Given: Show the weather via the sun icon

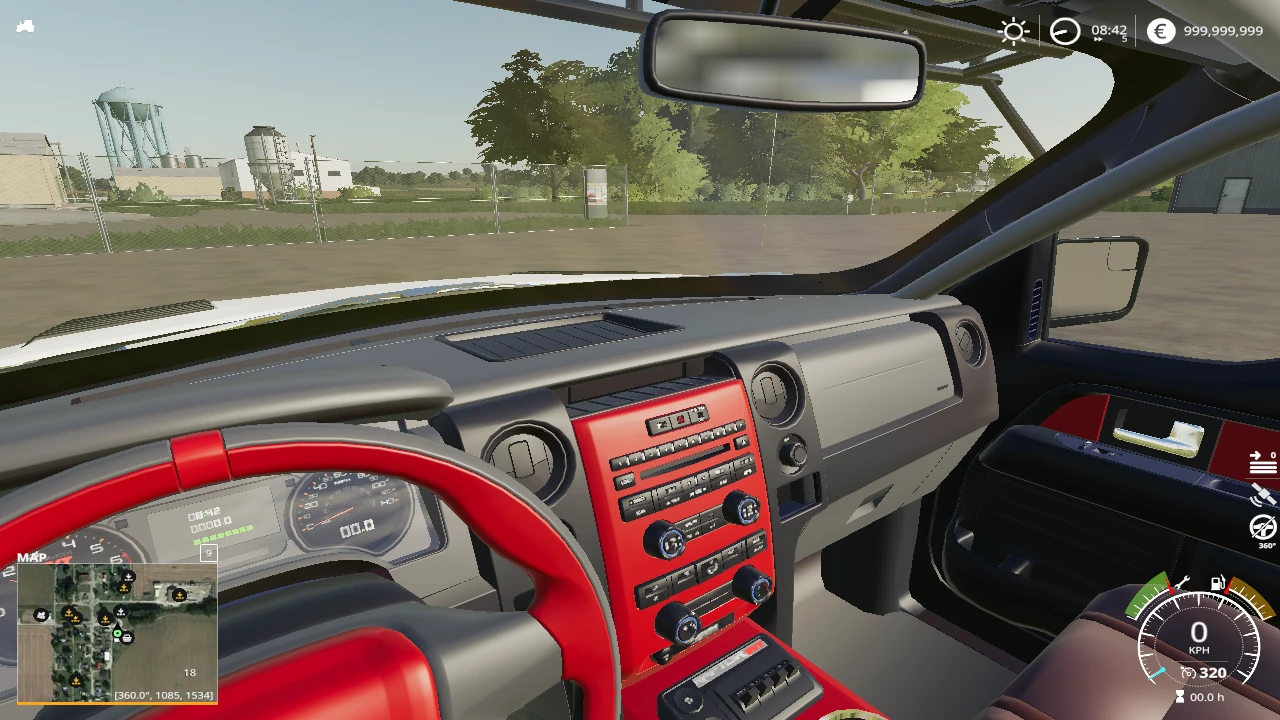Looking at the screenshot, I should pos(1014,31).
